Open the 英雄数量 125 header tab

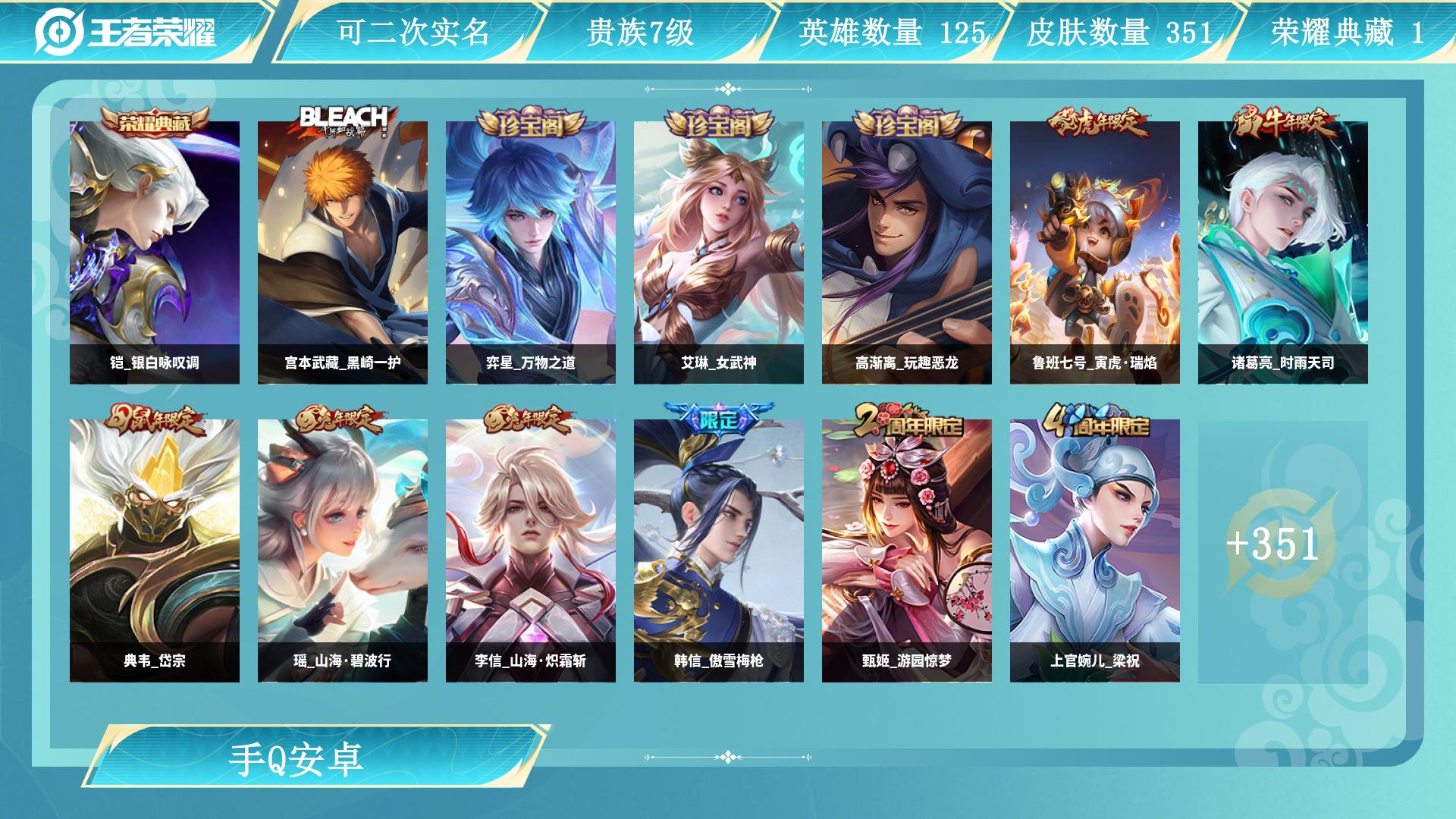pos(892,33)
